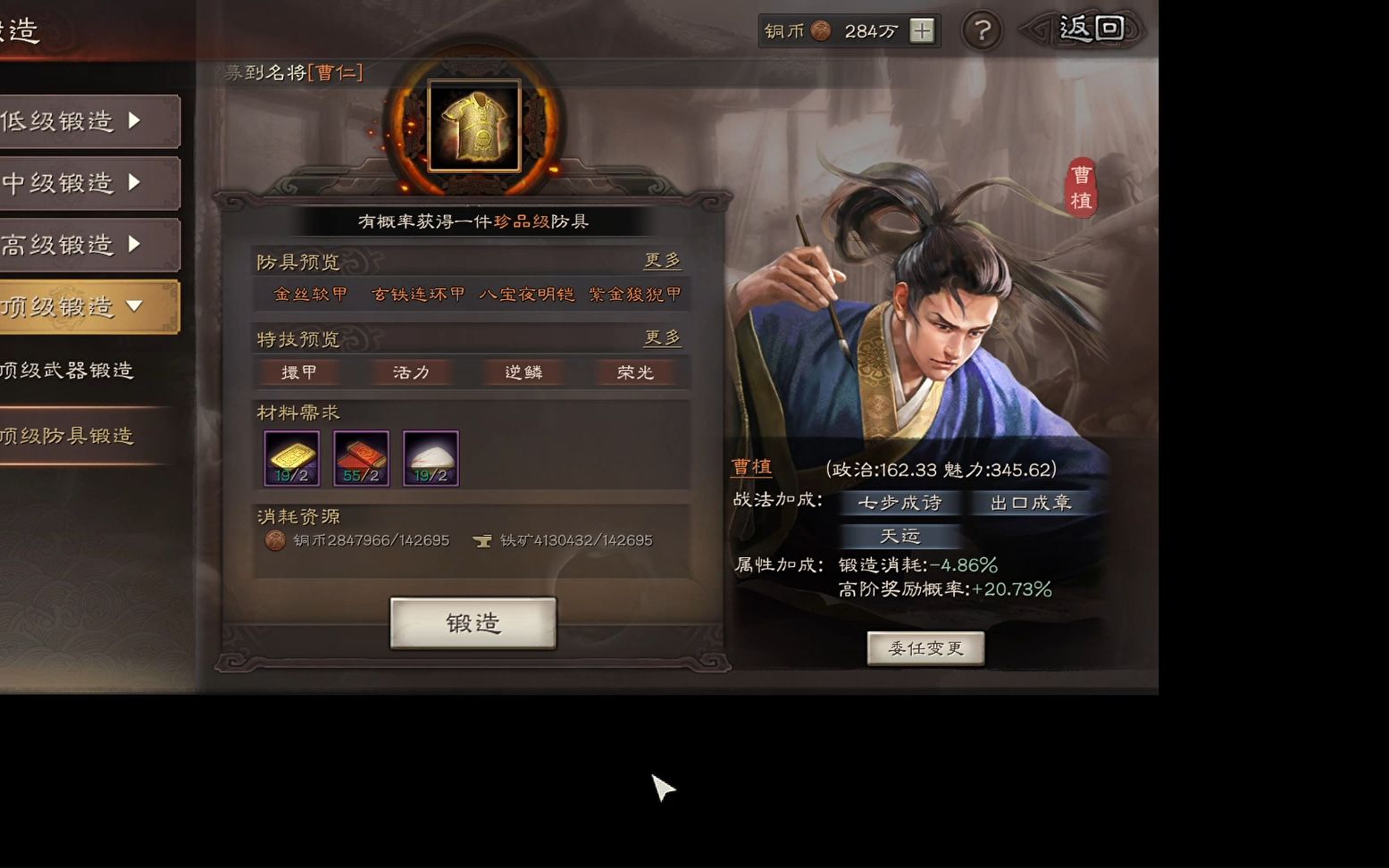Viewport: 1389px width, 868px height.
Task: Show more armor previews via 更多
Action: point(662,261)
